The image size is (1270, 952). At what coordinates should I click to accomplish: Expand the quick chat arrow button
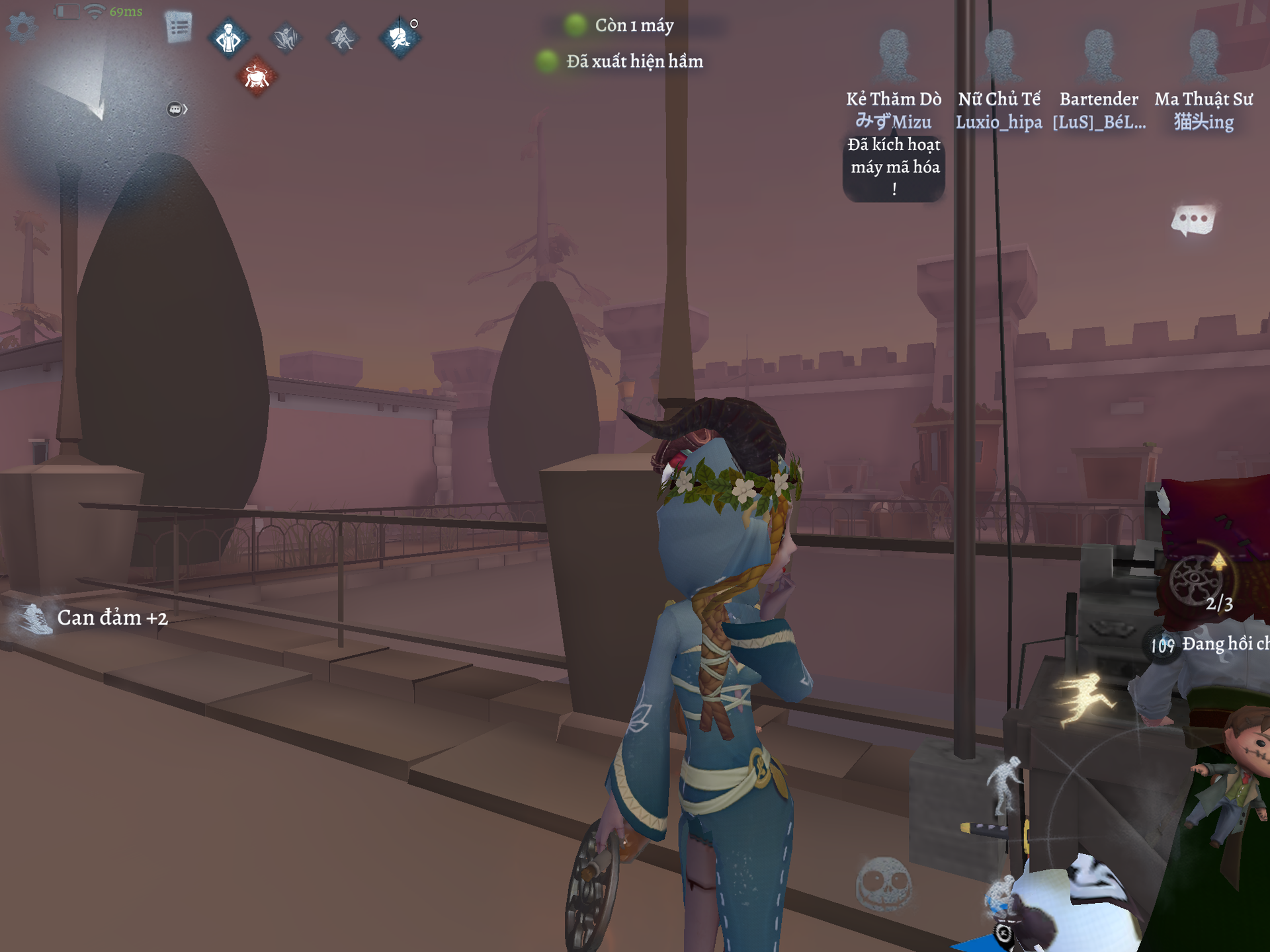point(177,109)
